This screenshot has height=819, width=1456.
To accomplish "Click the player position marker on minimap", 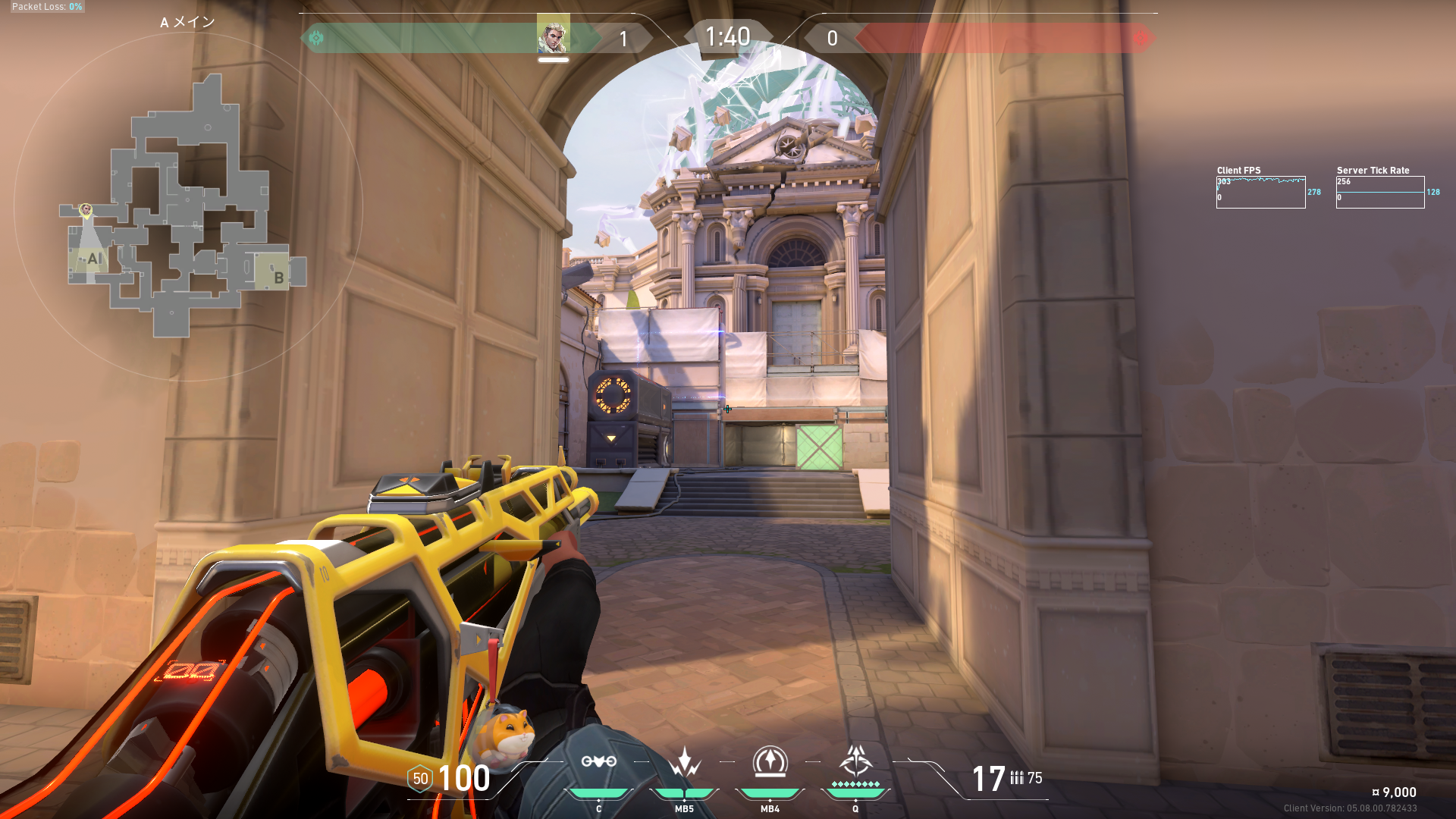I will 86,209.
